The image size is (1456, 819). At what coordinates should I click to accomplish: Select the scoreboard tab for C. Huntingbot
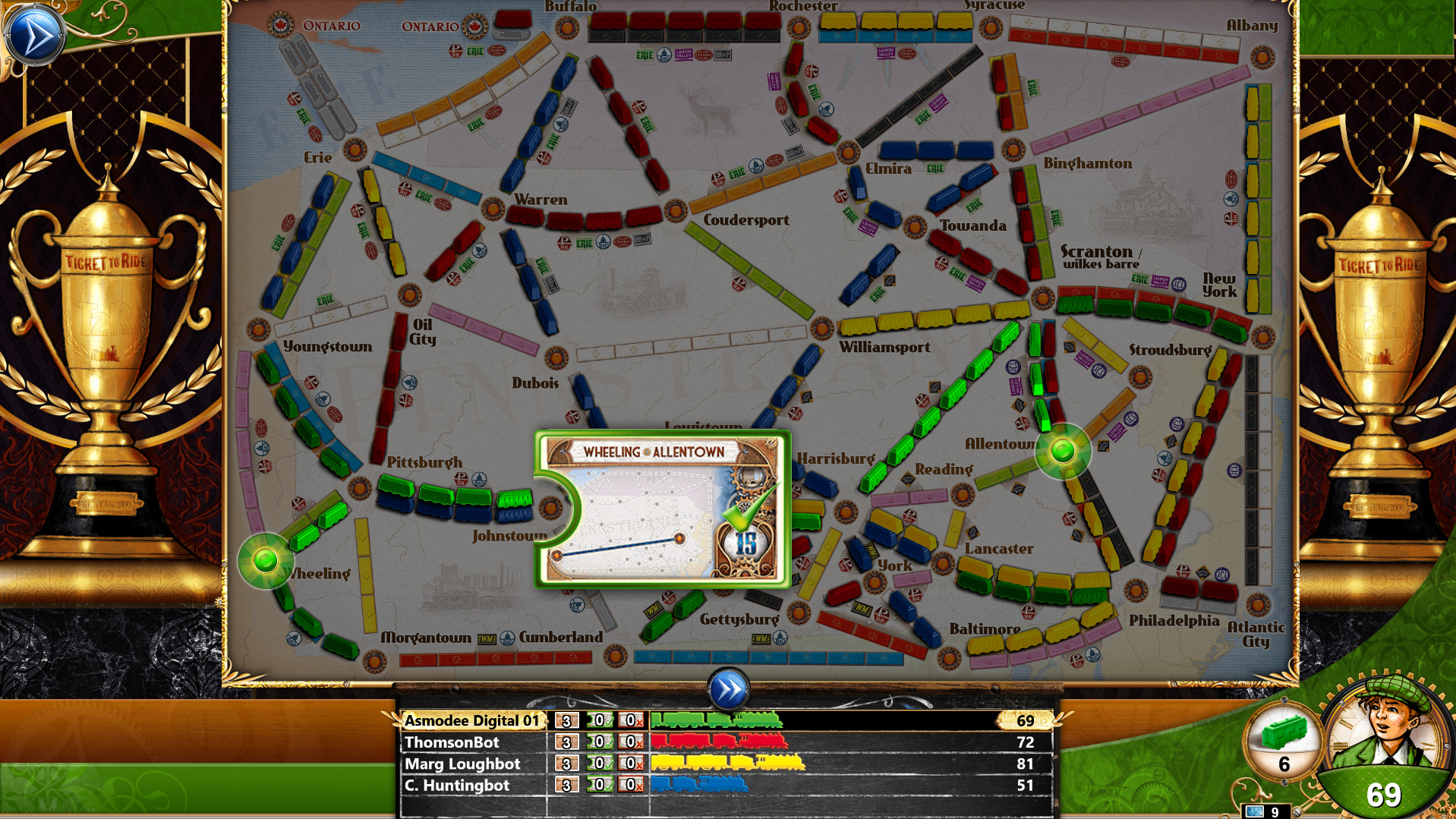click(x=459, y=786)
